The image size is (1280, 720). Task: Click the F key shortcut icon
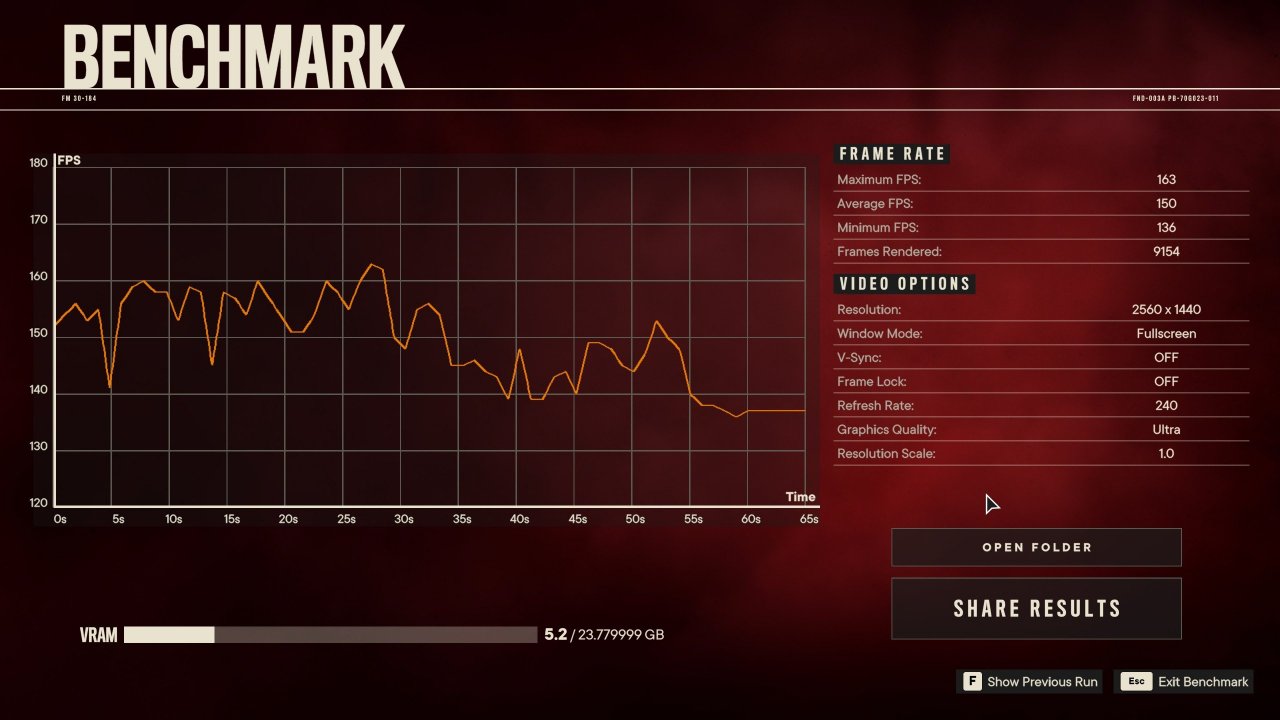click(971, 681)
